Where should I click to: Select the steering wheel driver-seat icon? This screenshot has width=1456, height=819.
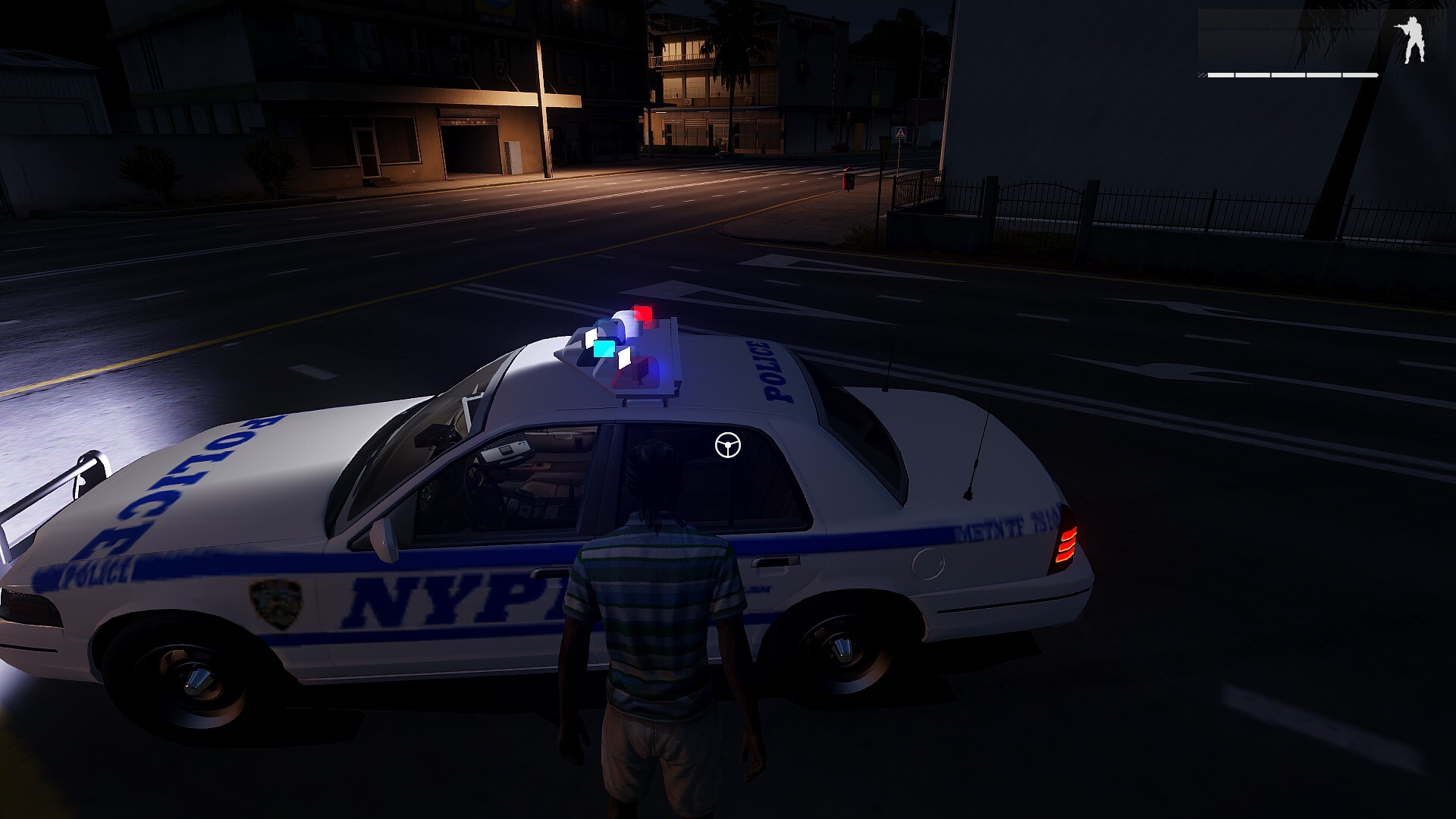[728, 445]
